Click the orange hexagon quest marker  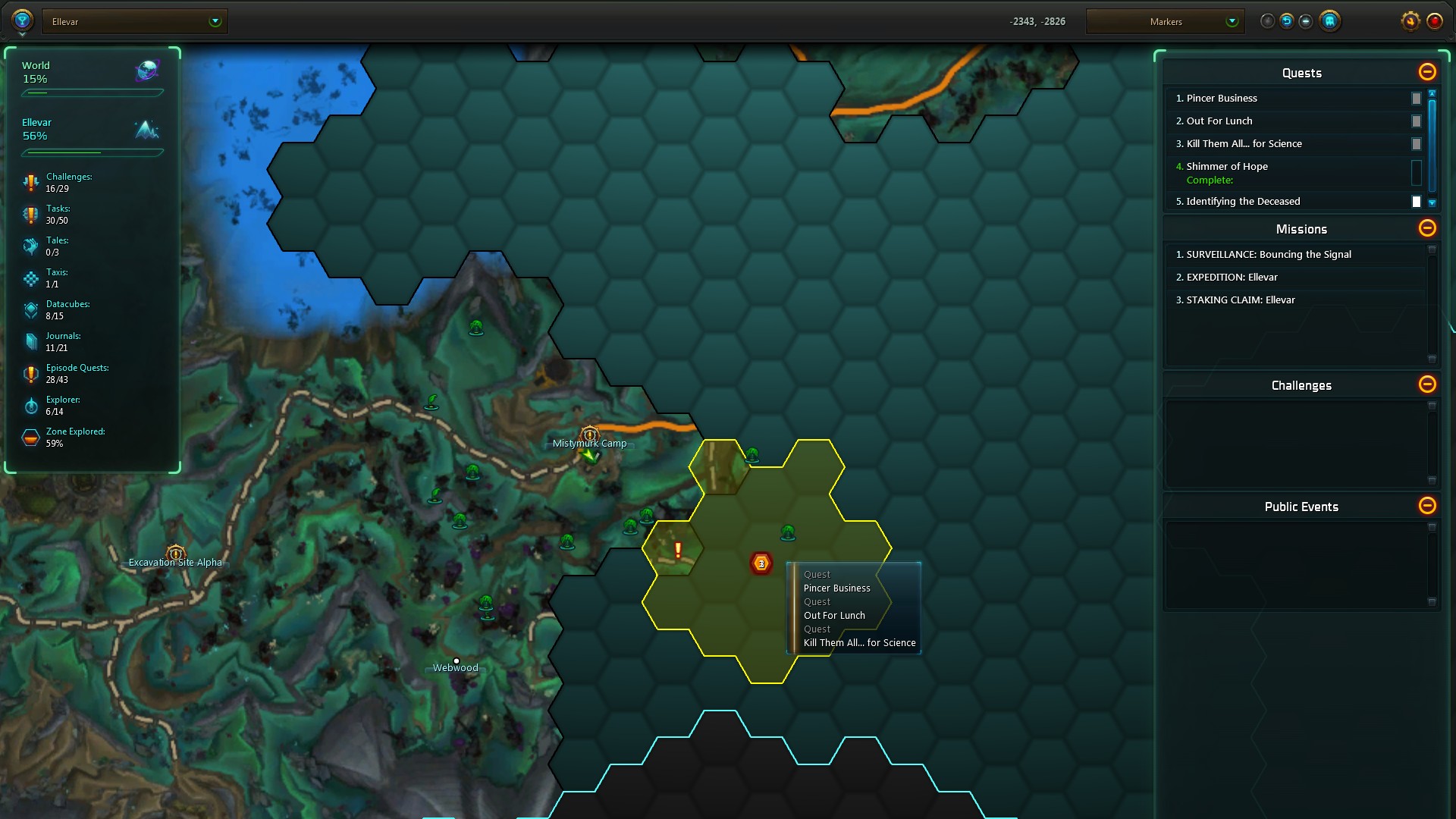[x=761, y=563]
